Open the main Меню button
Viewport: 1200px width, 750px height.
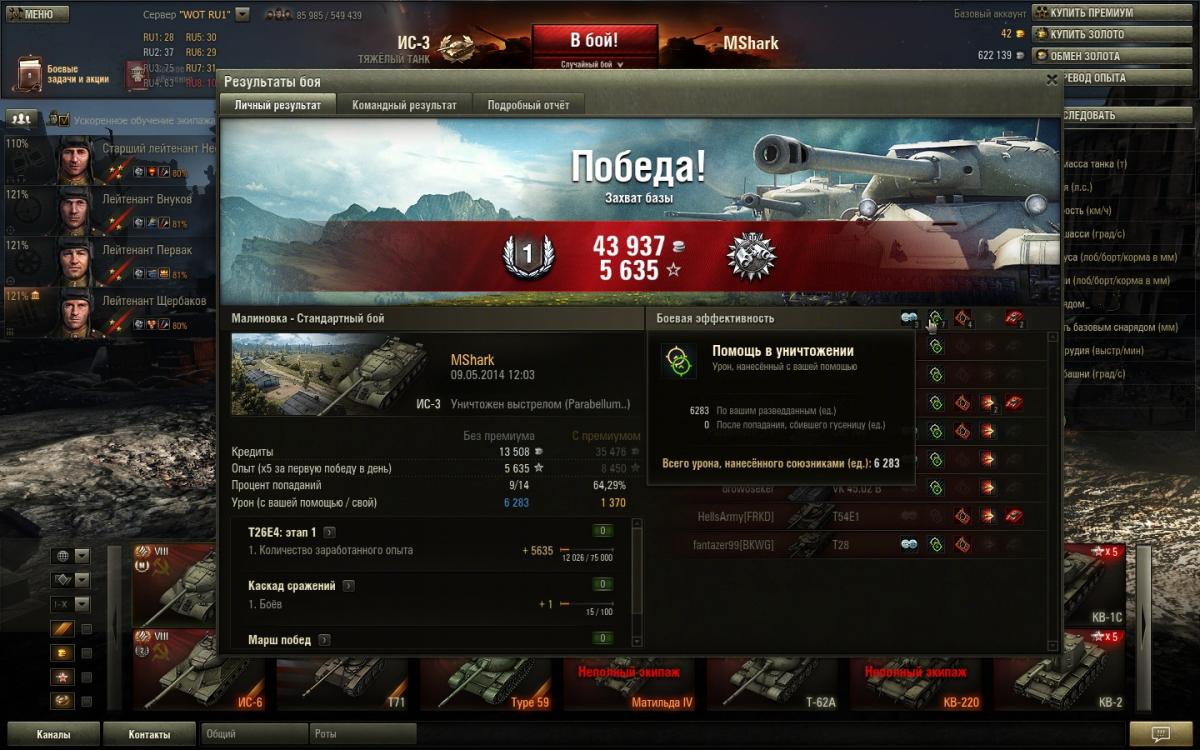point(37,15)
